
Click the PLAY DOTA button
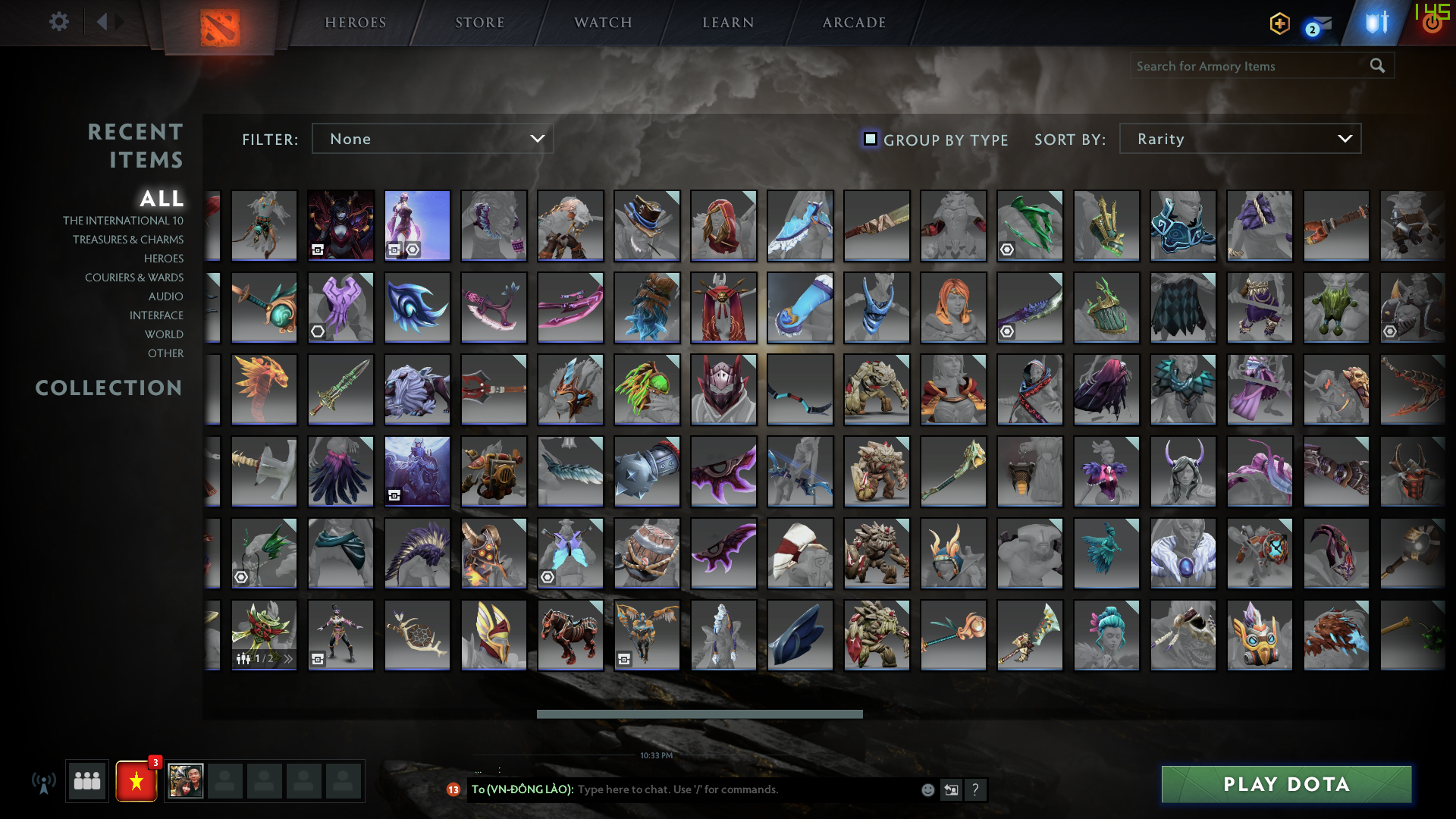pos(1285,785)
